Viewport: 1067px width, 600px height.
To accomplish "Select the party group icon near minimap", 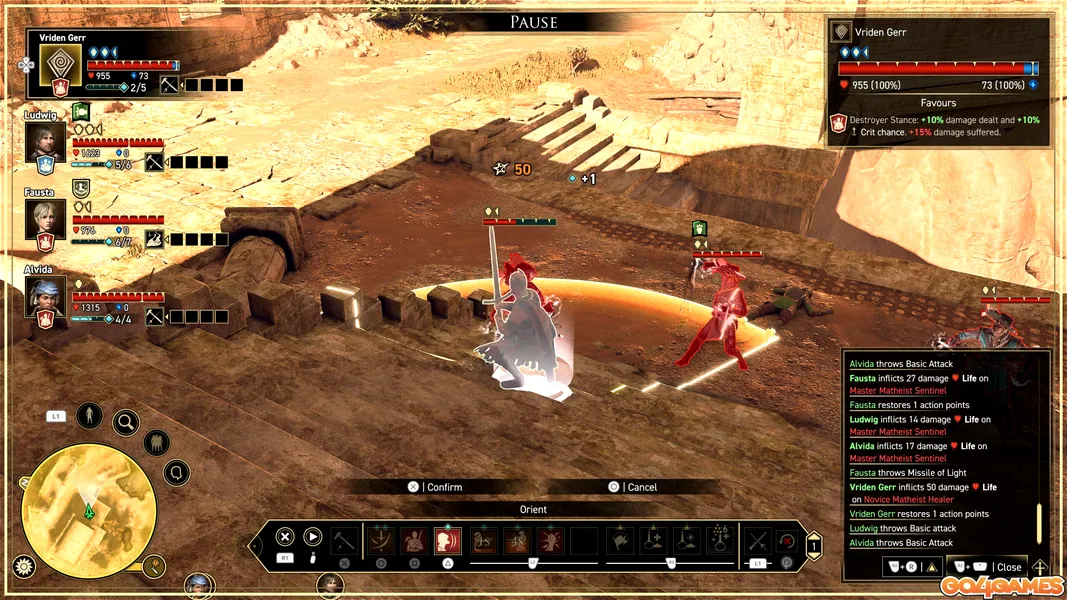I will point(157,442).
